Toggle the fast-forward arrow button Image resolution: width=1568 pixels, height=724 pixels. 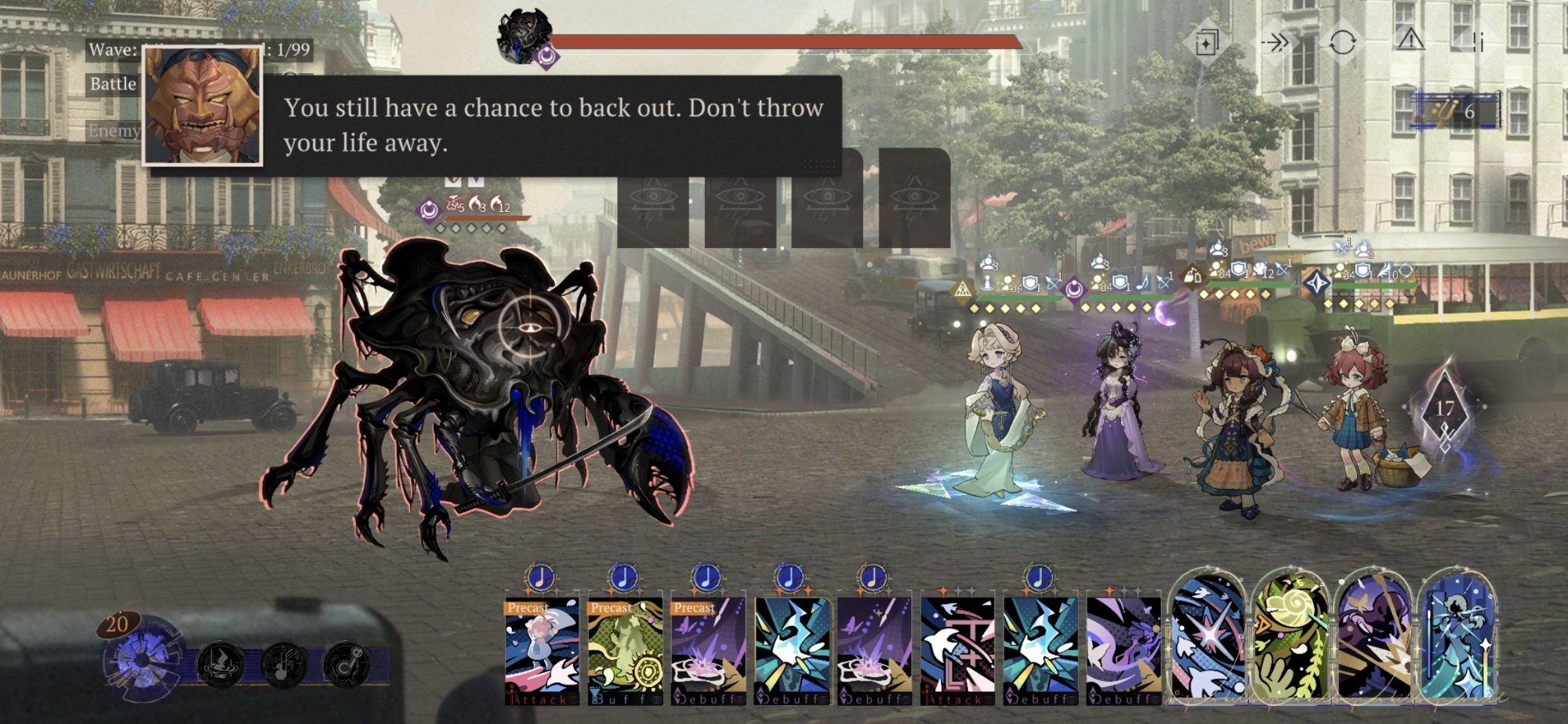tap(1275, 42)
